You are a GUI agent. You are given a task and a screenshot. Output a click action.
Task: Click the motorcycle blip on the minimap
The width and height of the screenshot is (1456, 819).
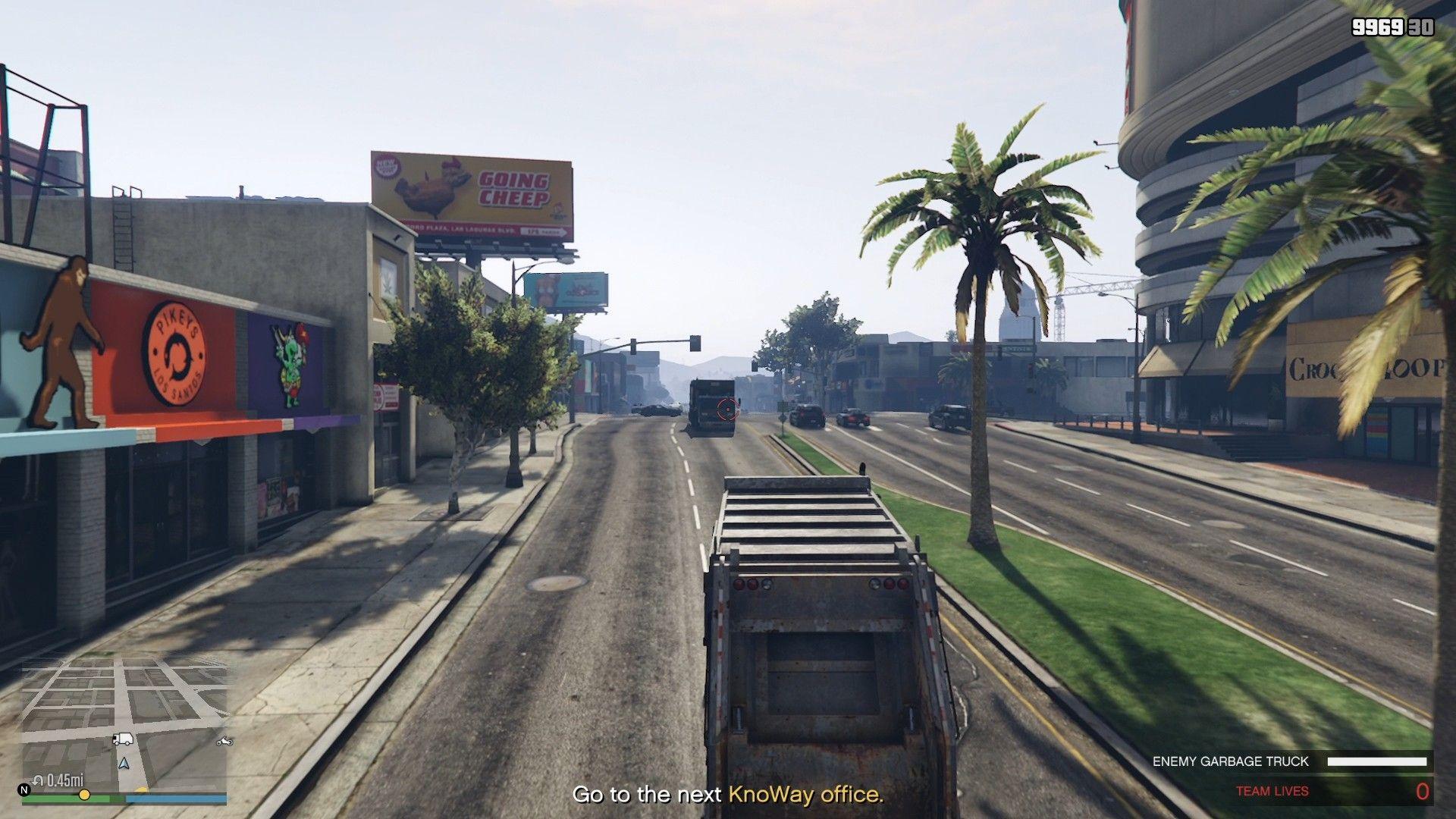(224, 742)
